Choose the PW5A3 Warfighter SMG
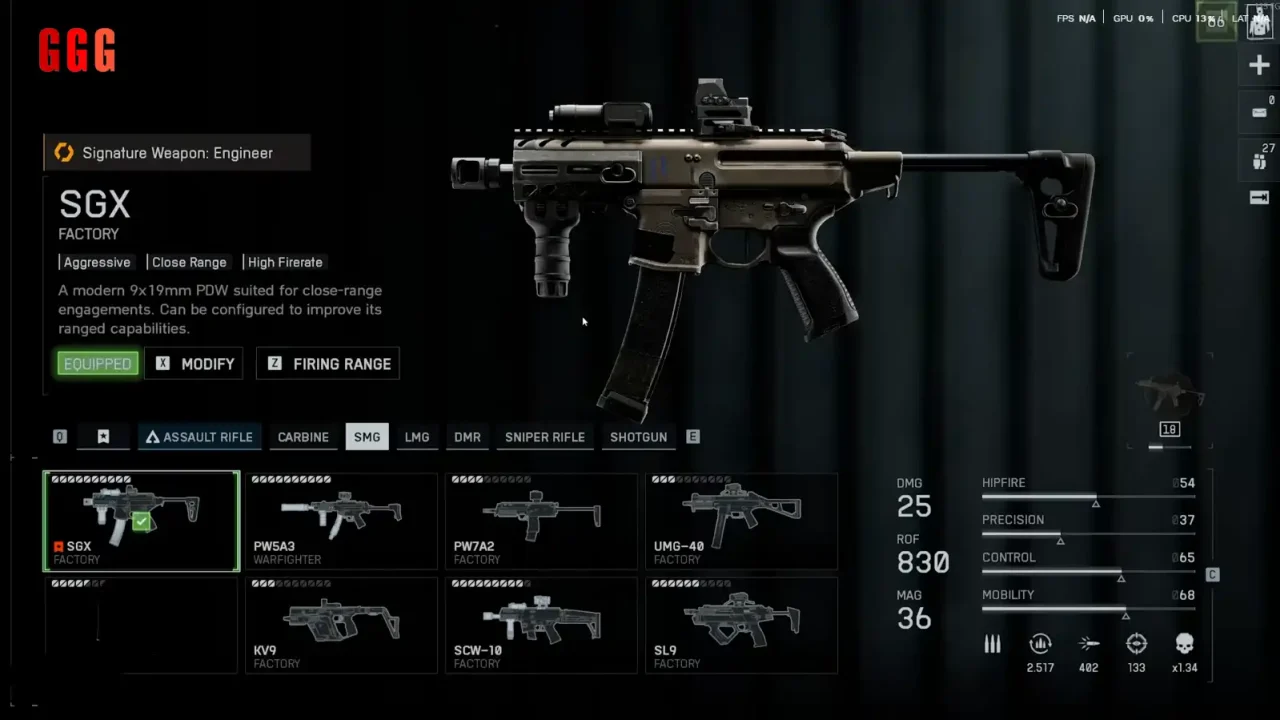 [x=341, y=521]
